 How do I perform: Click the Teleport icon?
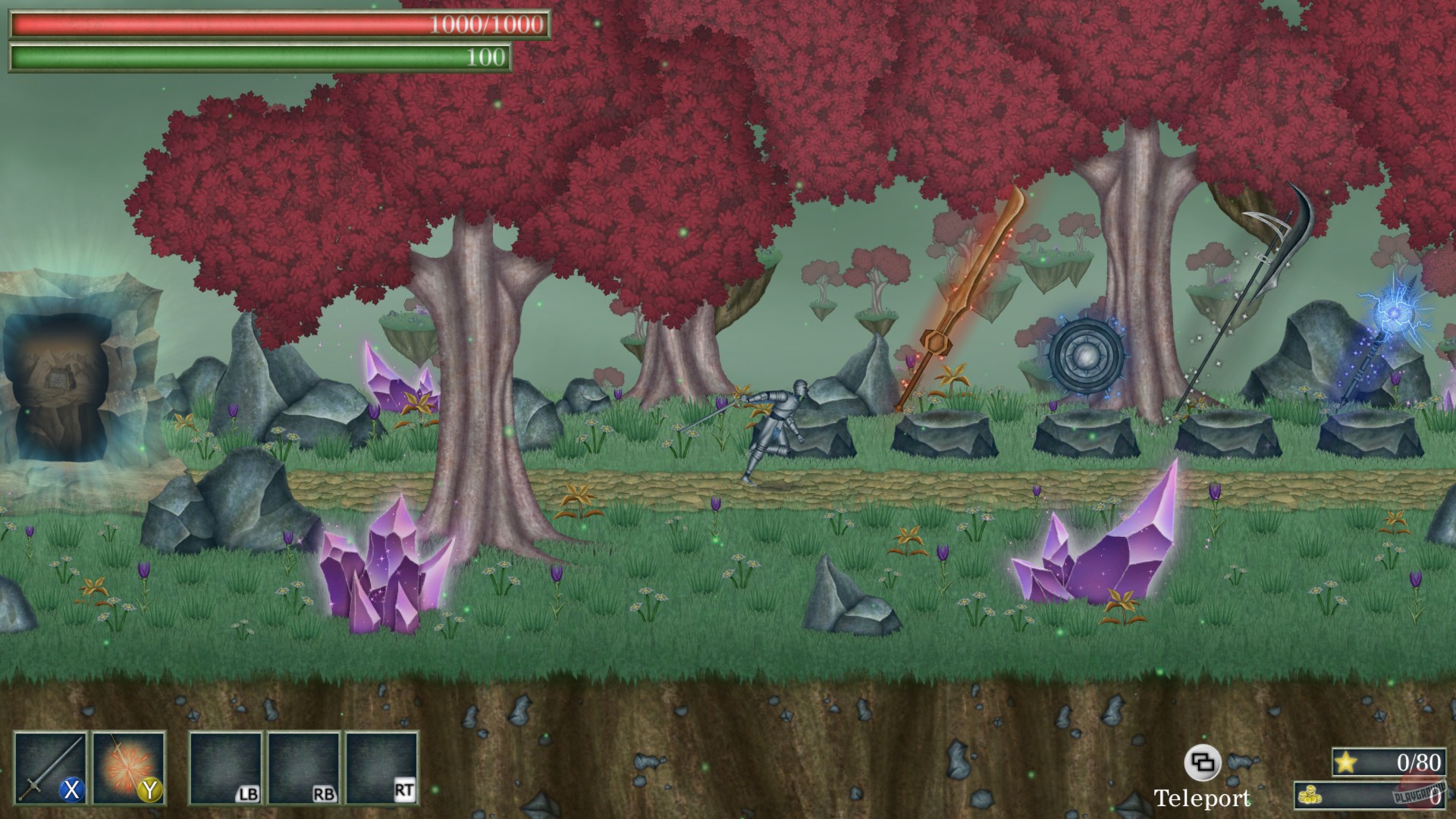coord(1205,762)
